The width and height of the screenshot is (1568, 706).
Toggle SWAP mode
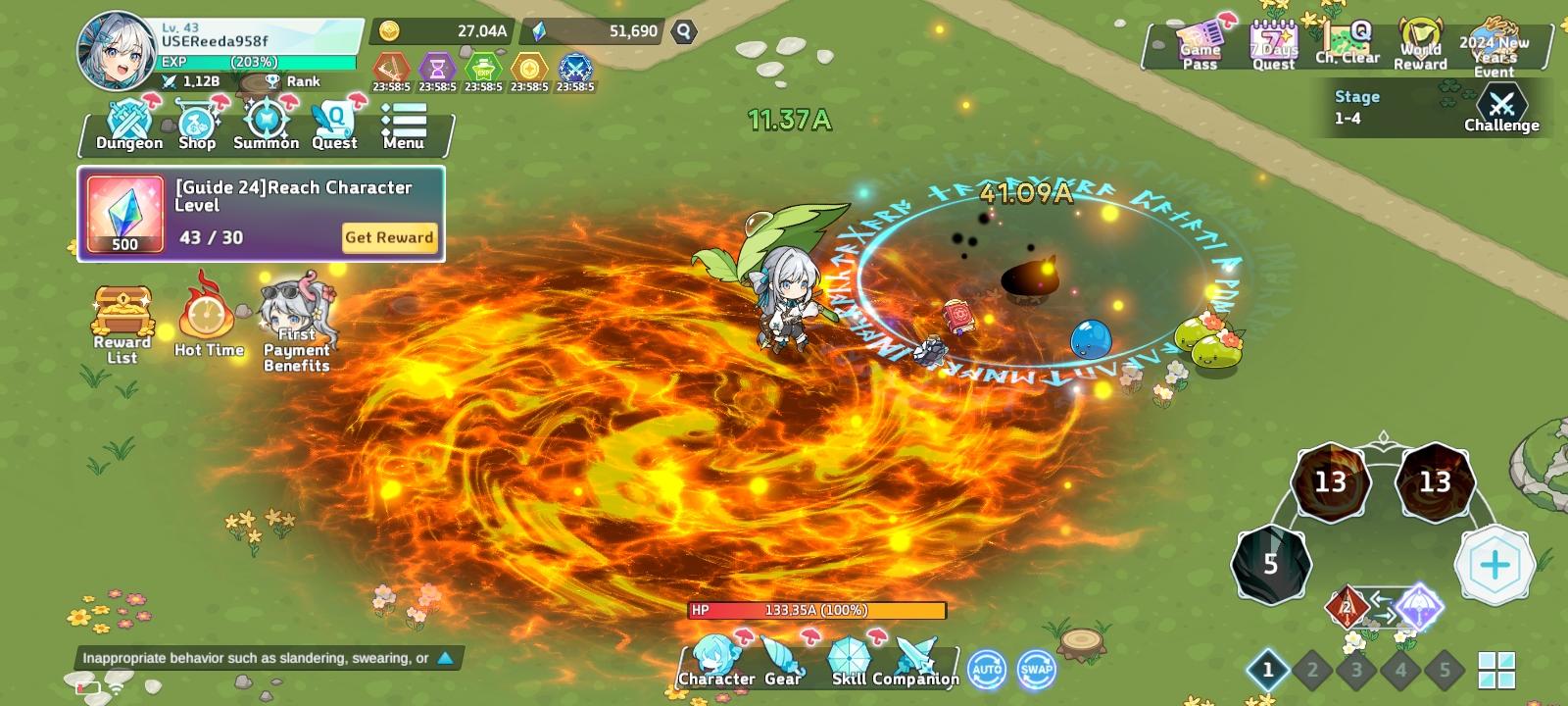(x=1036, y=668)
